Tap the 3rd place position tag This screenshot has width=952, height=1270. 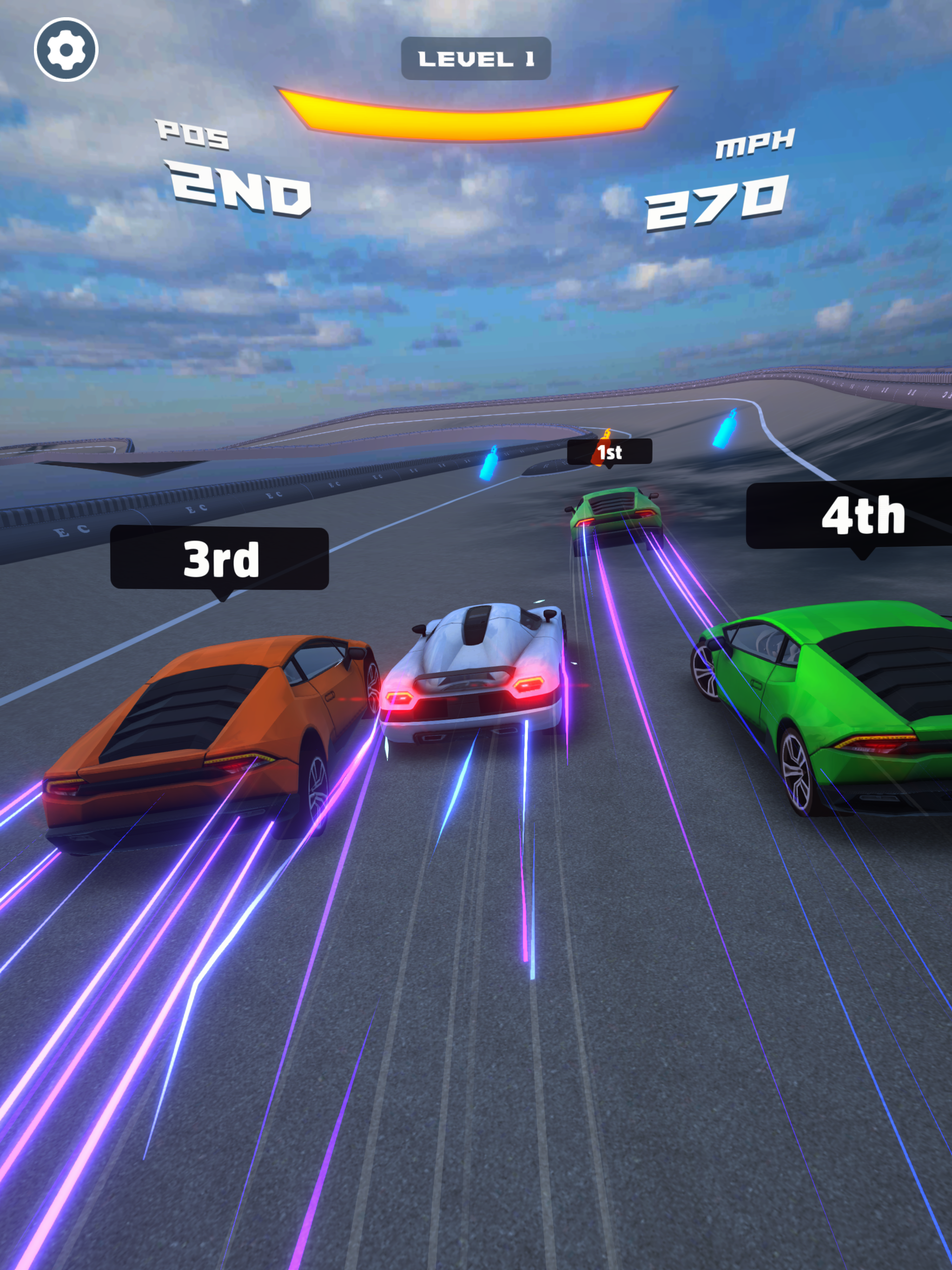click(219, 558)
